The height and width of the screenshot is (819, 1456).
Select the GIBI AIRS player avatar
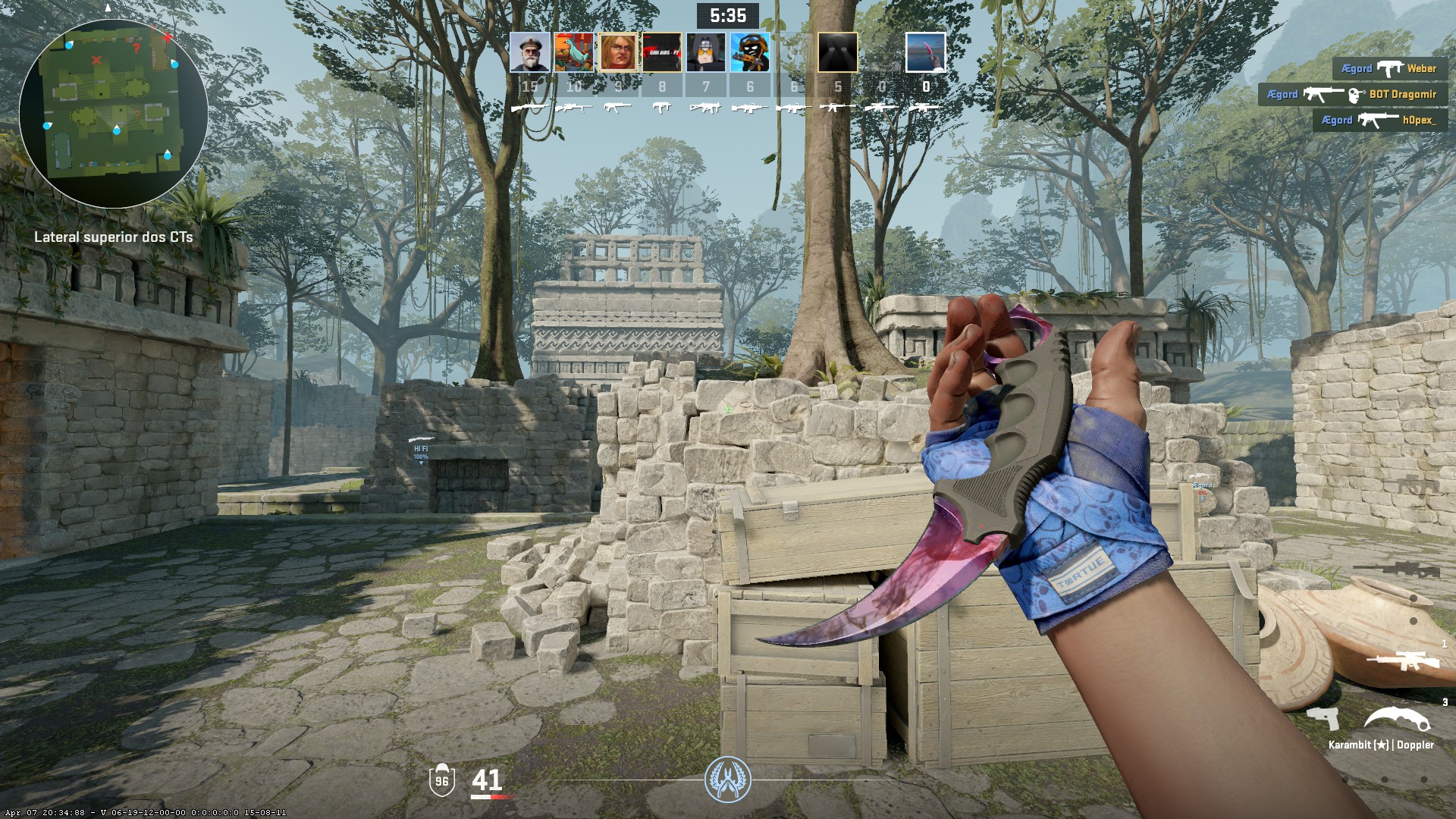click(661, 52)
